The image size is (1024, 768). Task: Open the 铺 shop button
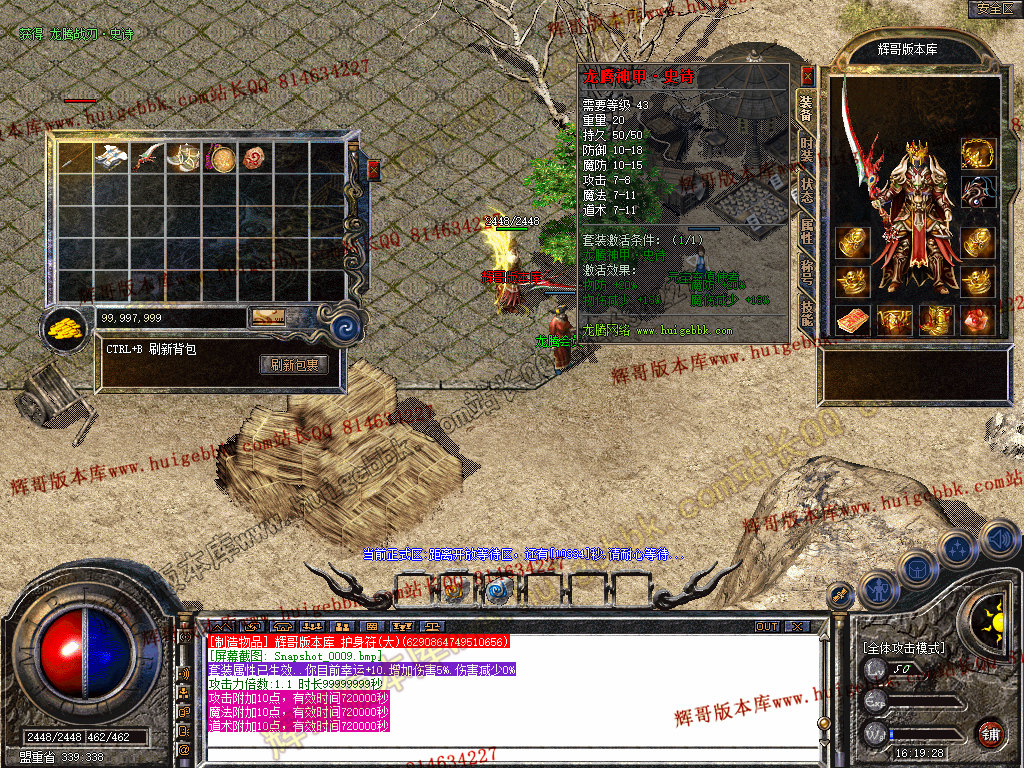(990, 733)
